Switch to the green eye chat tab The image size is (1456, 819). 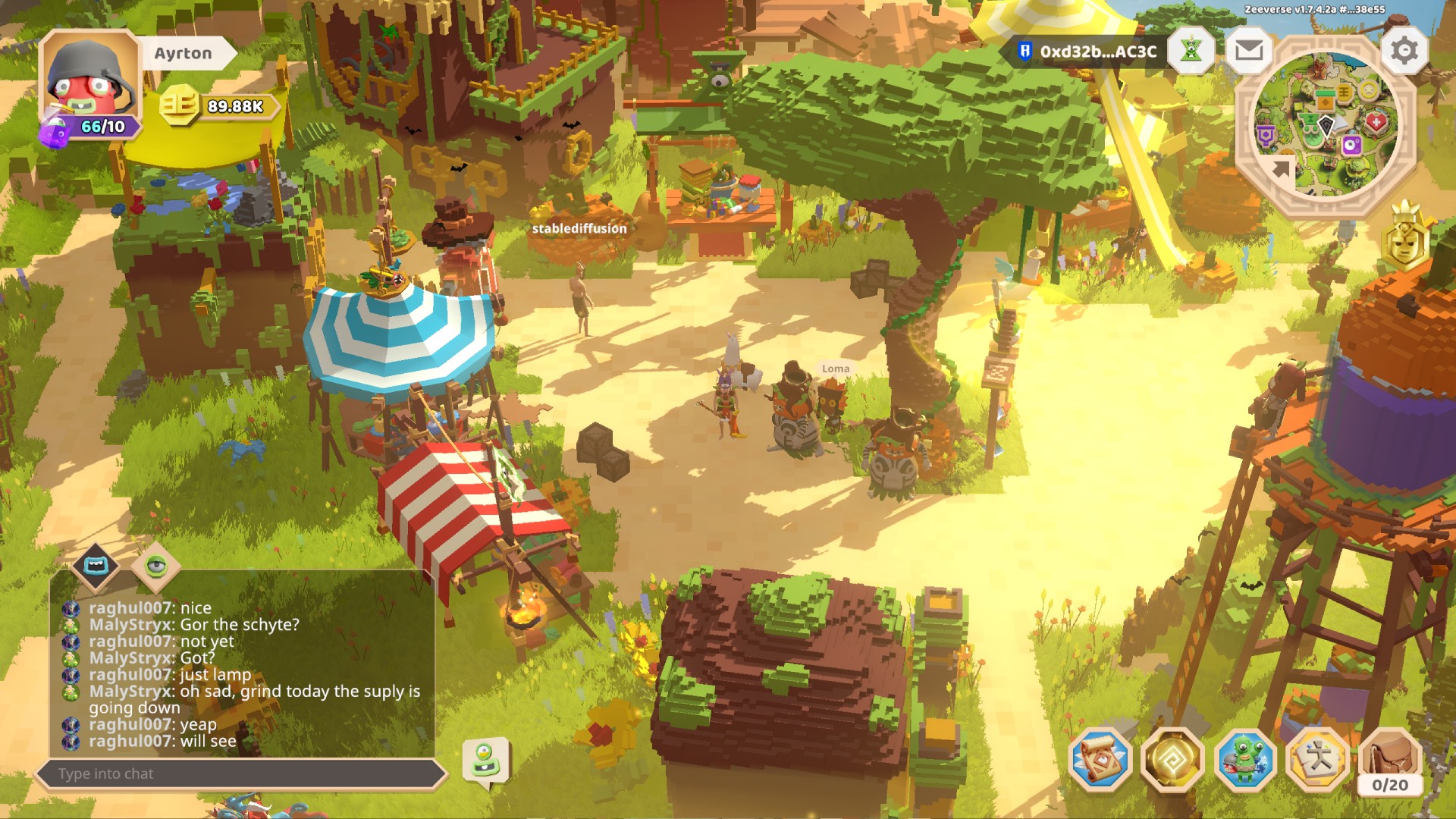(155, 566)
